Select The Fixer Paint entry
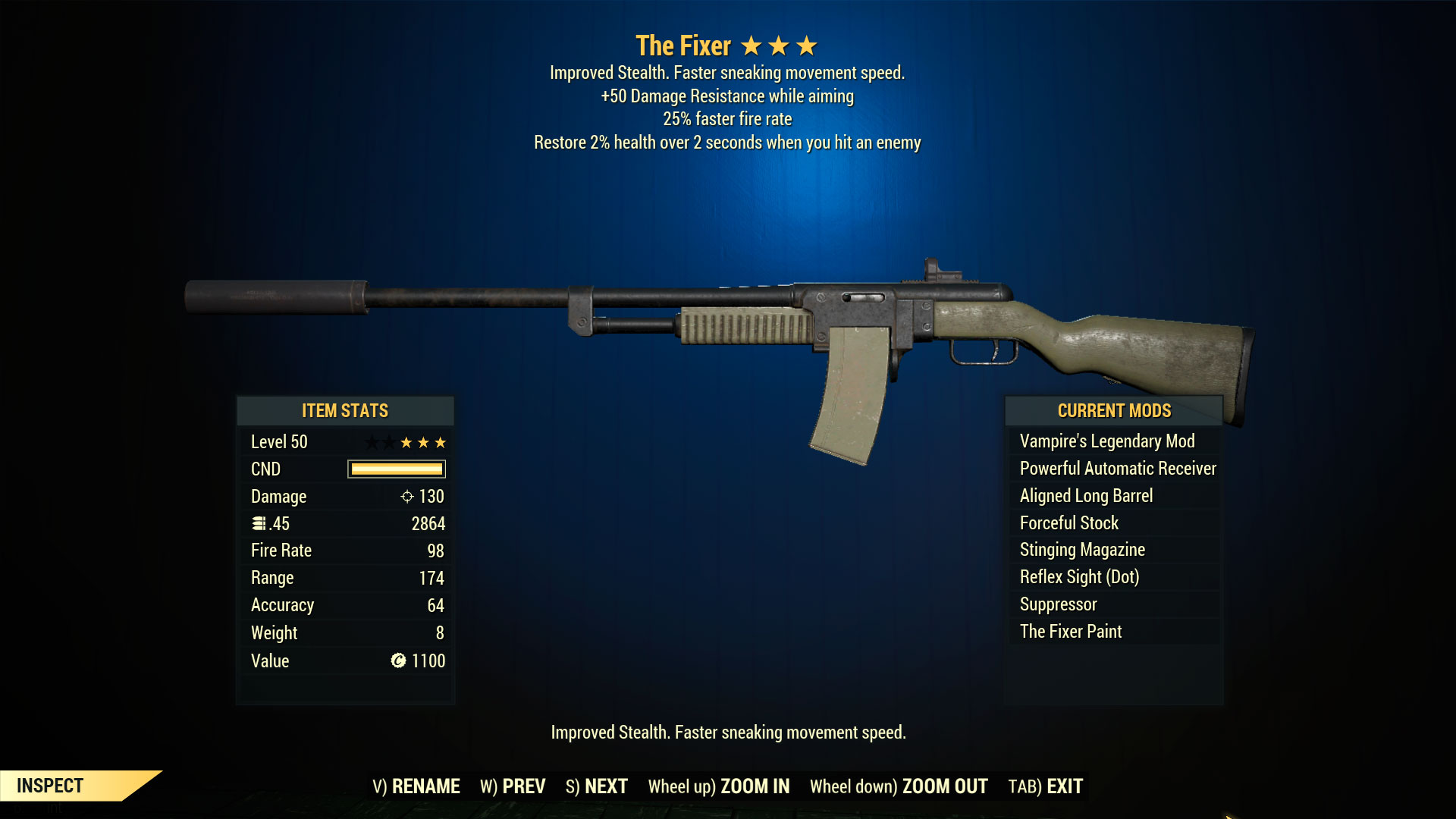Screen dimensions: 1456x819 pos(1071,632)
